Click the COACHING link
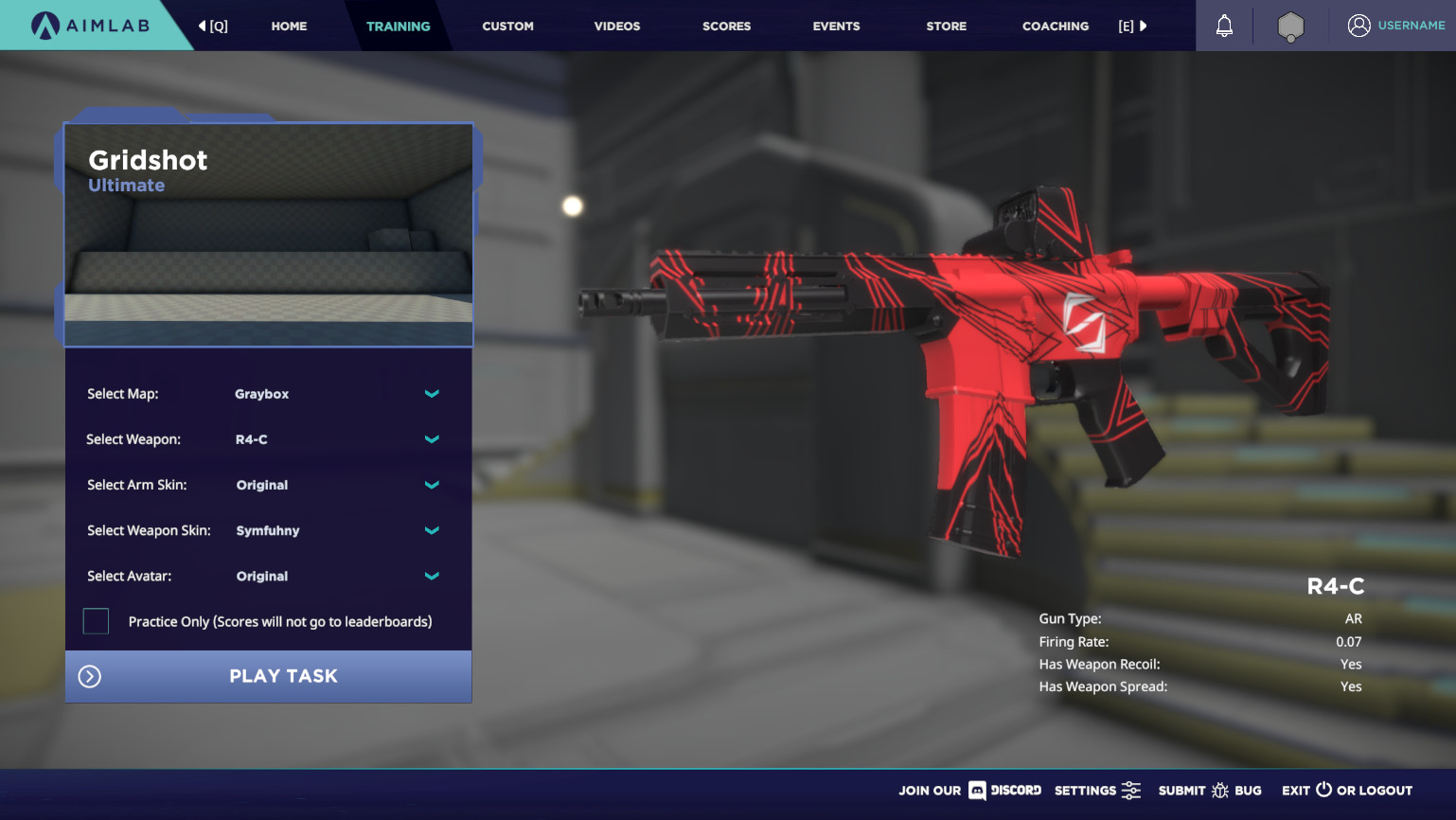 (x=1055, y=26)
